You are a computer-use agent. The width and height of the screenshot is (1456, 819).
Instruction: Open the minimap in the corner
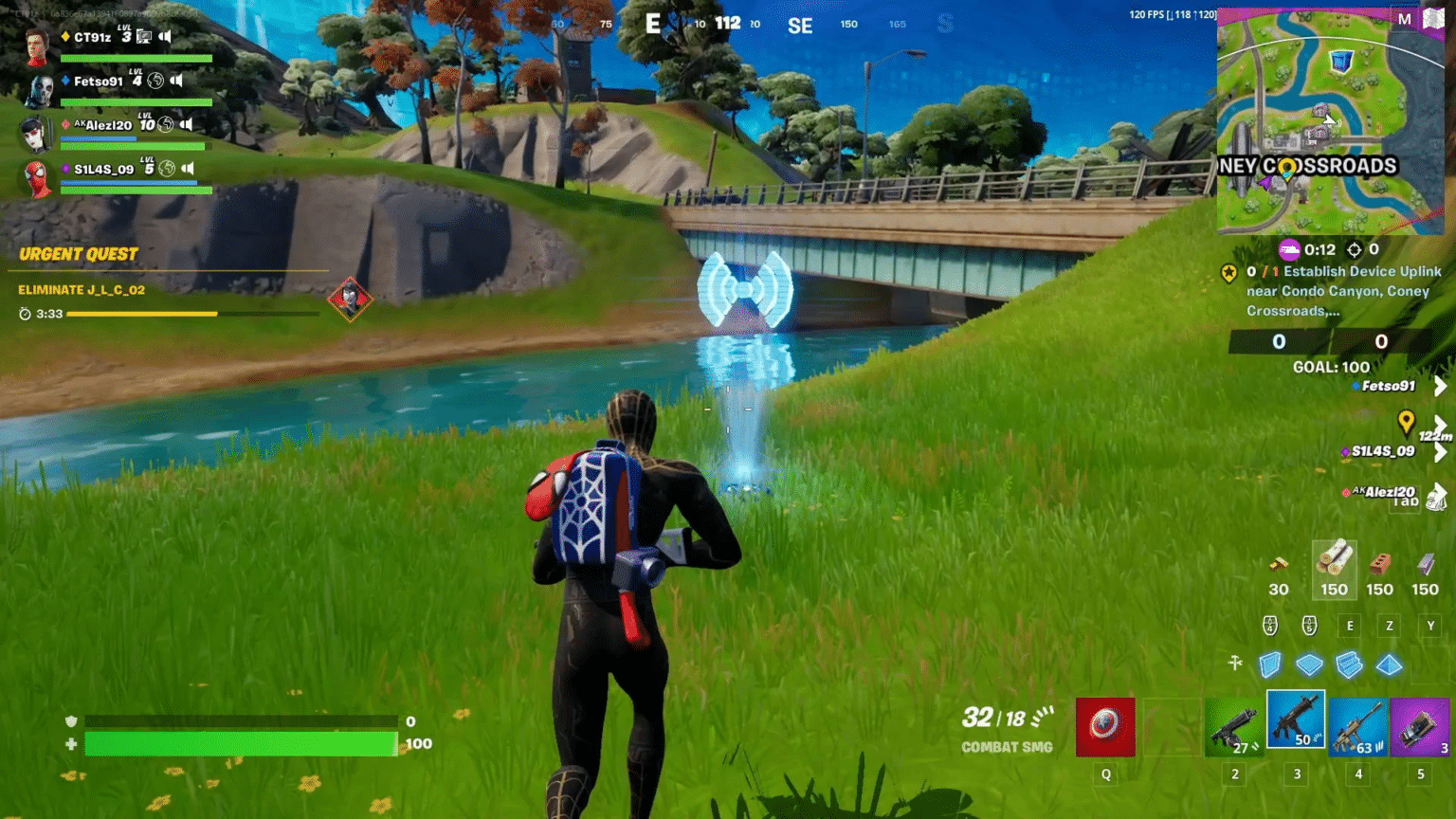pos(1329,121)
